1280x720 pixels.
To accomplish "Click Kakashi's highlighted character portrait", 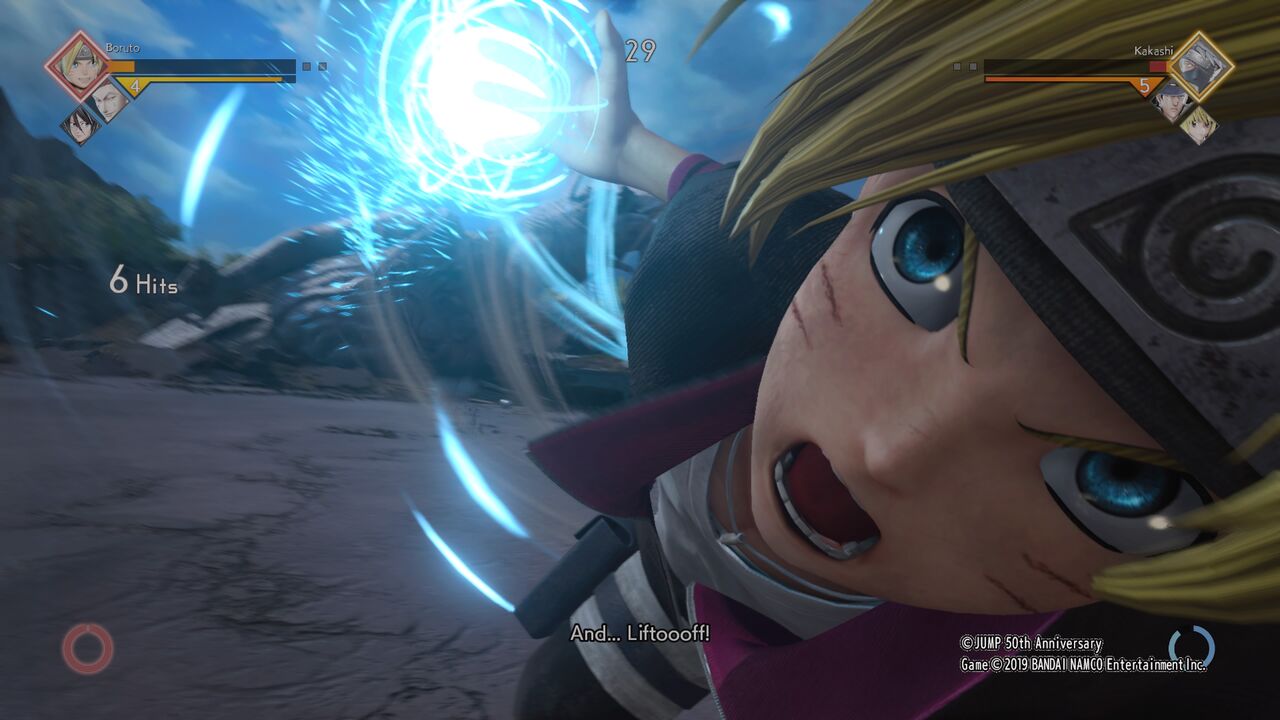I will [1200, 67].
